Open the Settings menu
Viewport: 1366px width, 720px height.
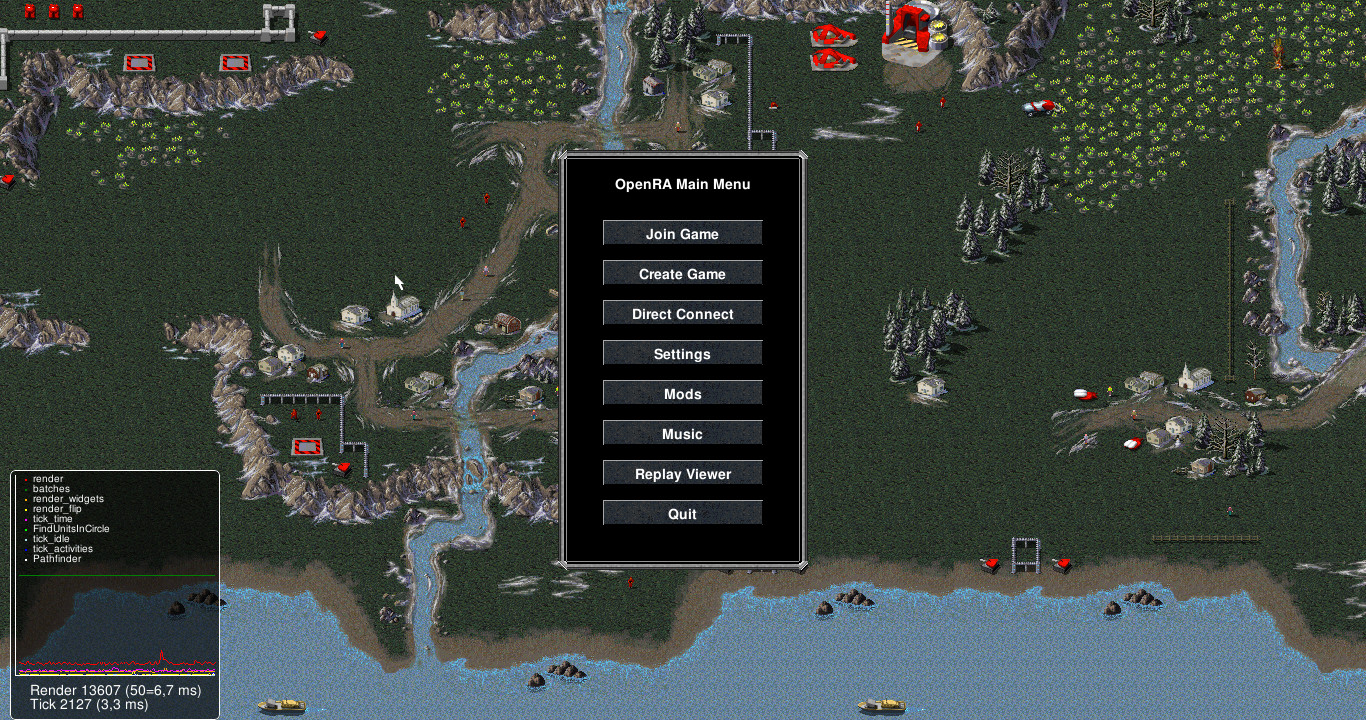(682, 353)
